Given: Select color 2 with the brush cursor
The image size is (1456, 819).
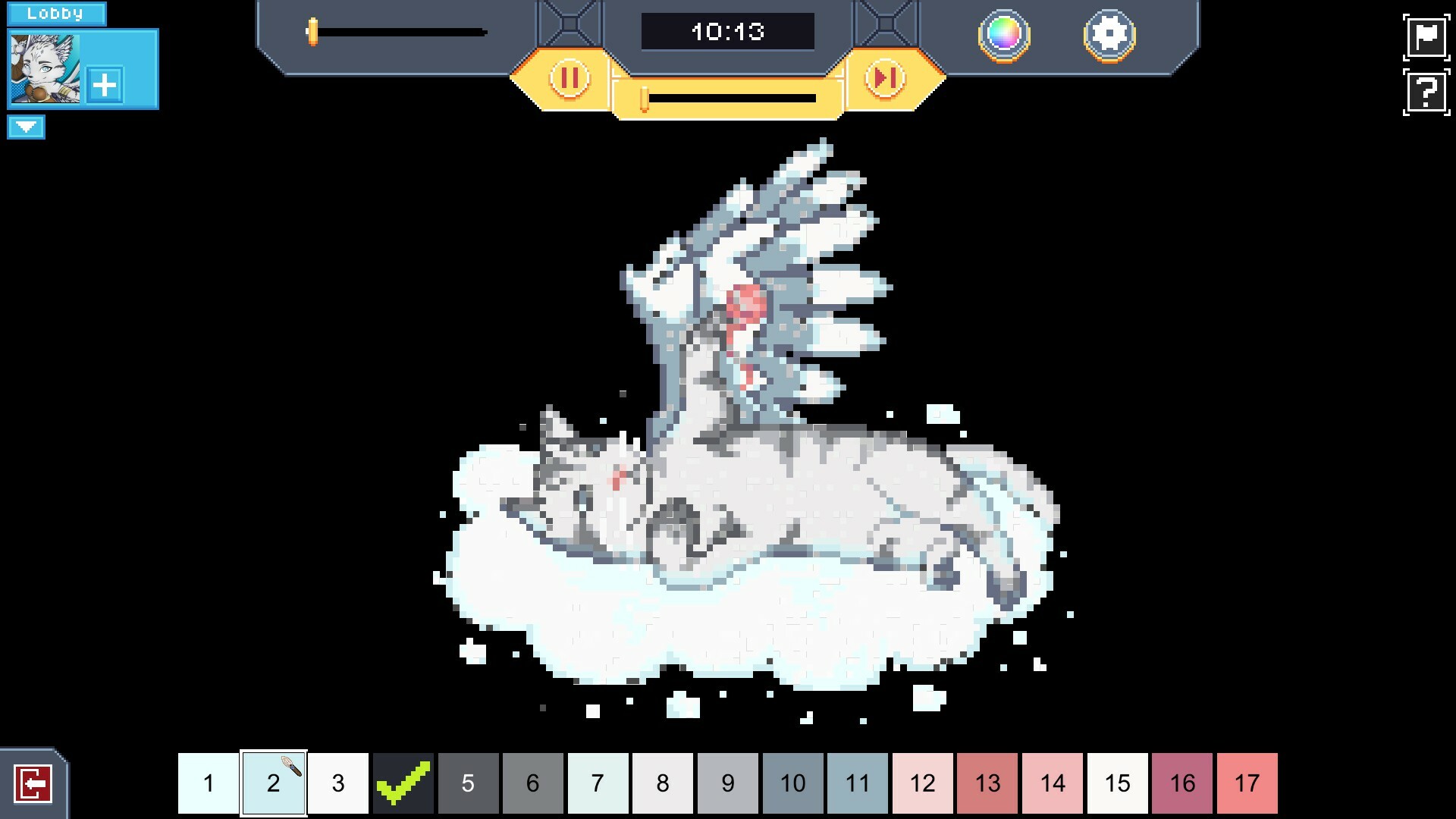Looking at the screenshot, I should point(274,783).
